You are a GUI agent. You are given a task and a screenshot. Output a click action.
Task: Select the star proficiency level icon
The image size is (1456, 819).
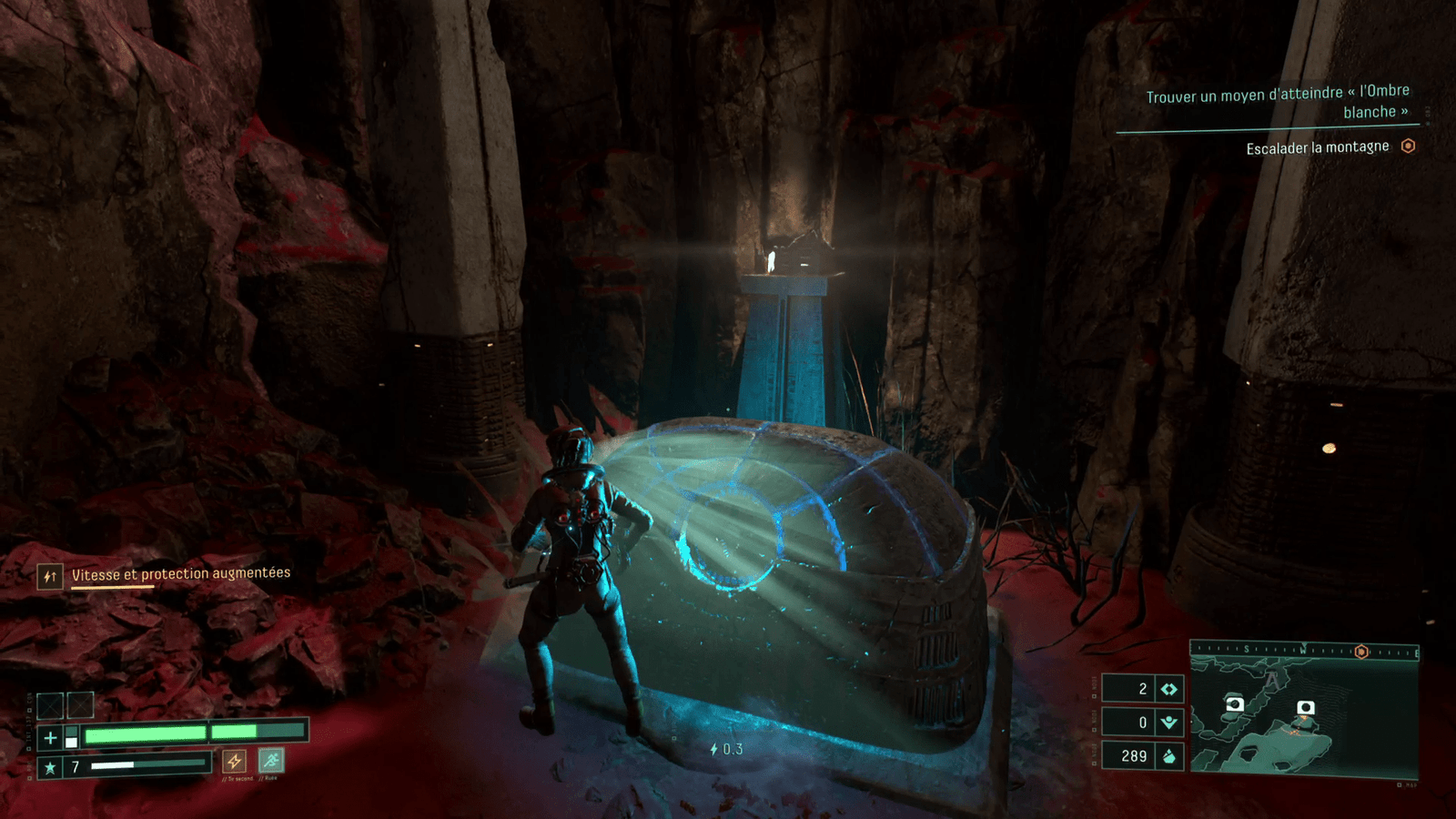[x=50, y=768]
